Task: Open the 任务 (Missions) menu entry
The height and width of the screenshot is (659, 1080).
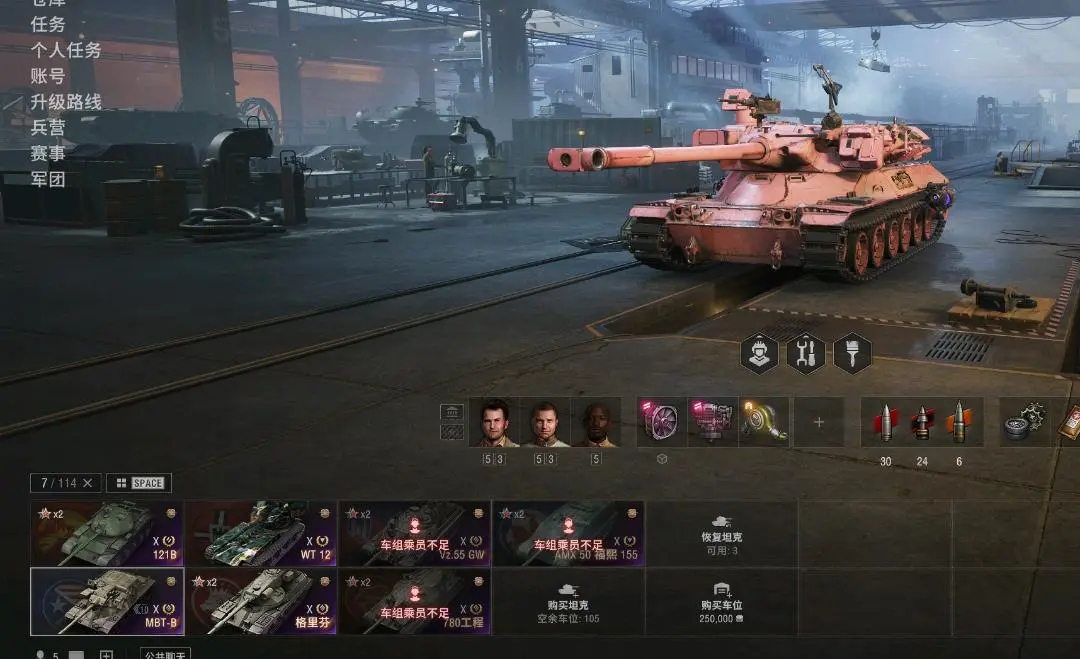Action: [48, 24]
